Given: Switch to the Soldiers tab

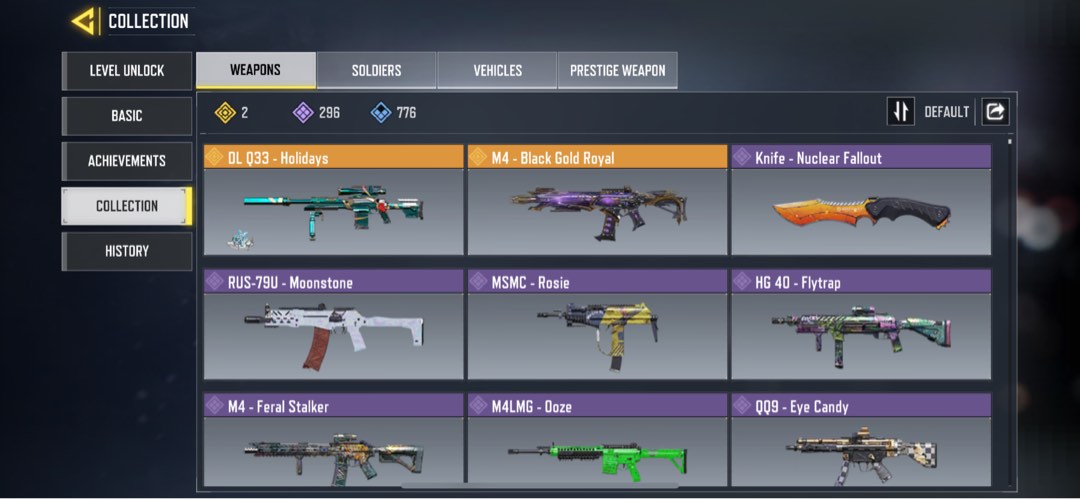Looking at the screenshot, I should click(376, 71).
